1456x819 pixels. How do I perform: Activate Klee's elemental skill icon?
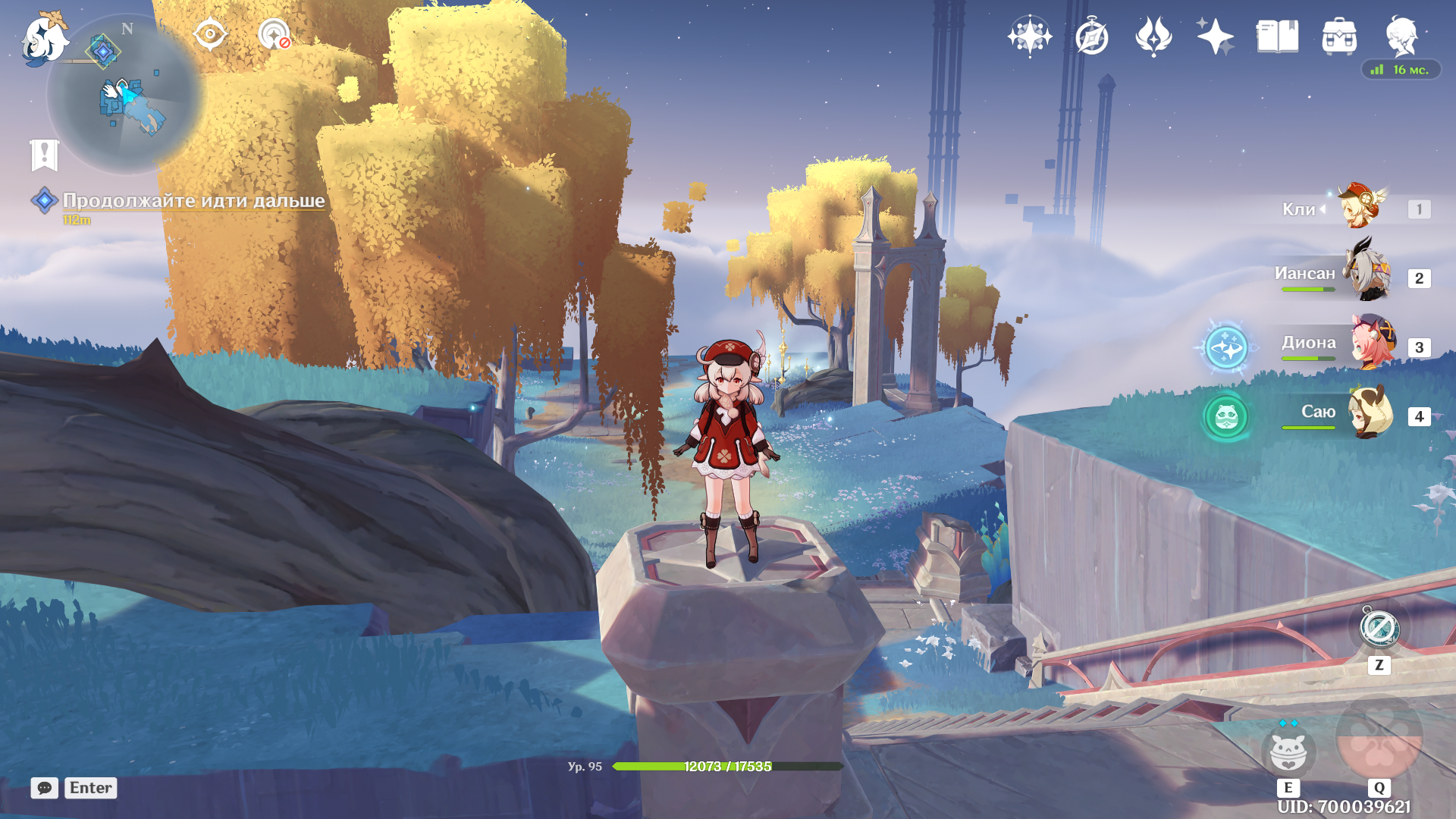pyautogui.click(x=1288, y=752)
